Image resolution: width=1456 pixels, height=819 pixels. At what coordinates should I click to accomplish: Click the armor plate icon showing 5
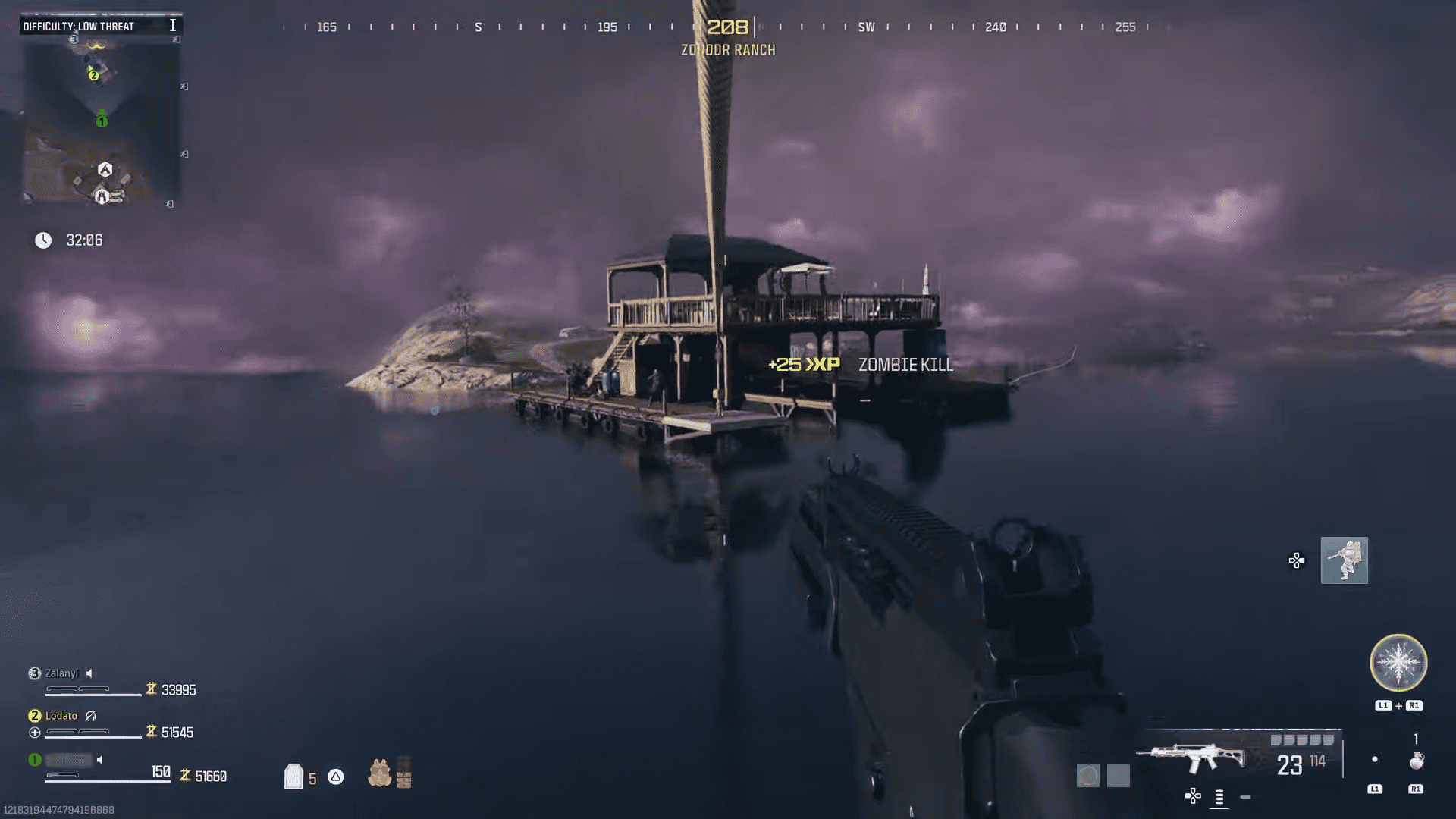coord(294,777)
